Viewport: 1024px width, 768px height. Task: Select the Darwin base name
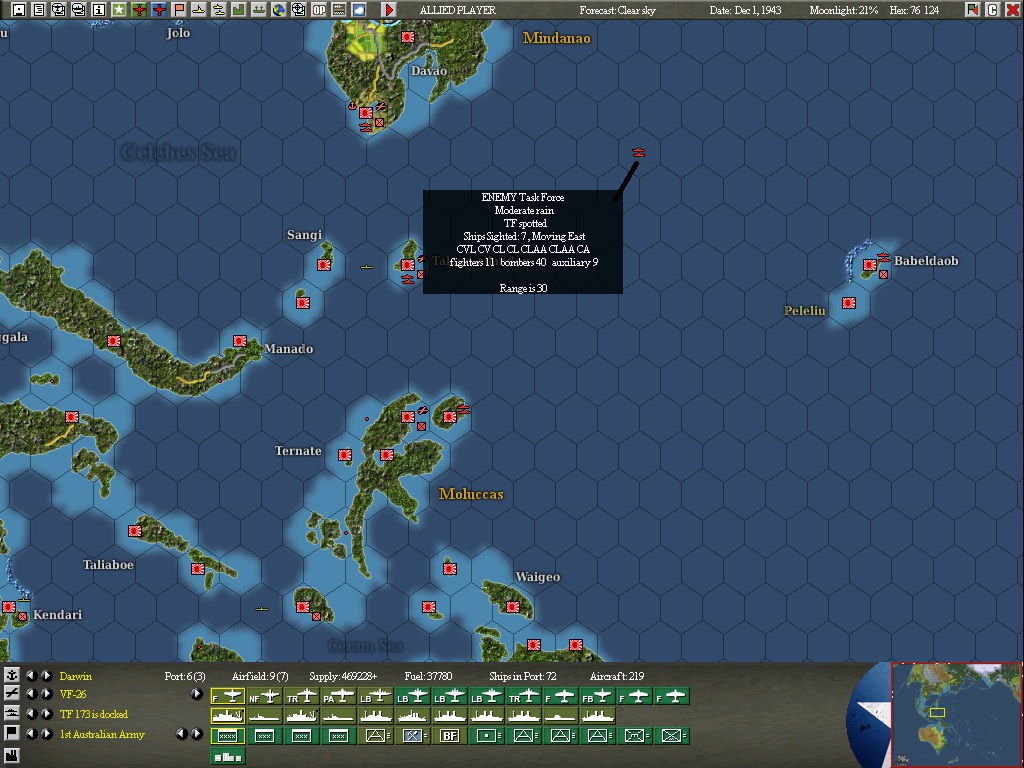click(76, 677)
